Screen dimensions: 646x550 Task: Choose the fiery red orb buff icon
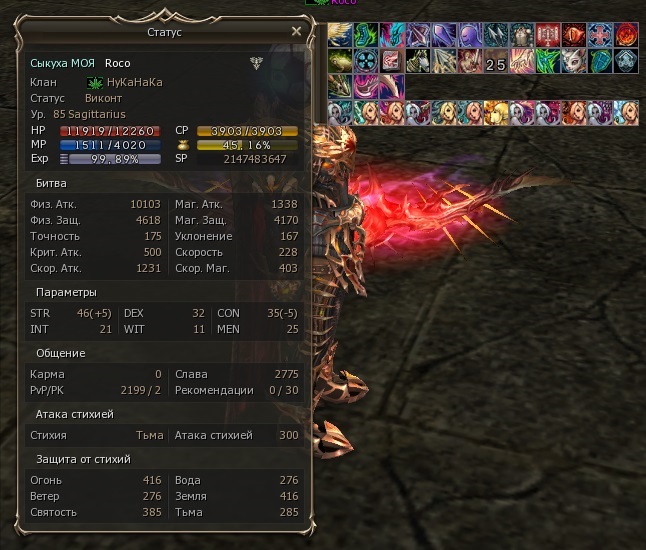point(626,34)
